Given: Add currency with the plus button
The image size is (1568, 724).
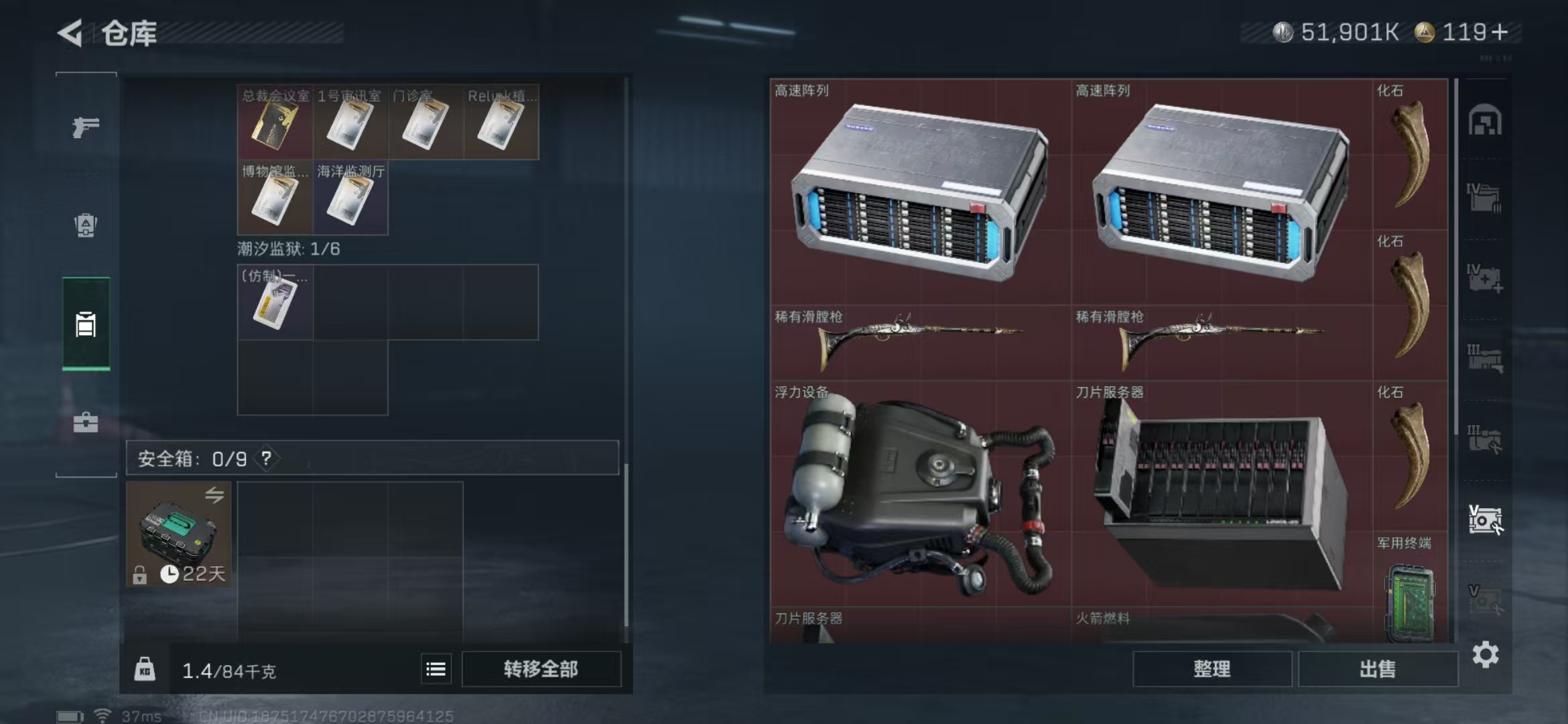Looking at the screenshot, I should coord(1500,32).
